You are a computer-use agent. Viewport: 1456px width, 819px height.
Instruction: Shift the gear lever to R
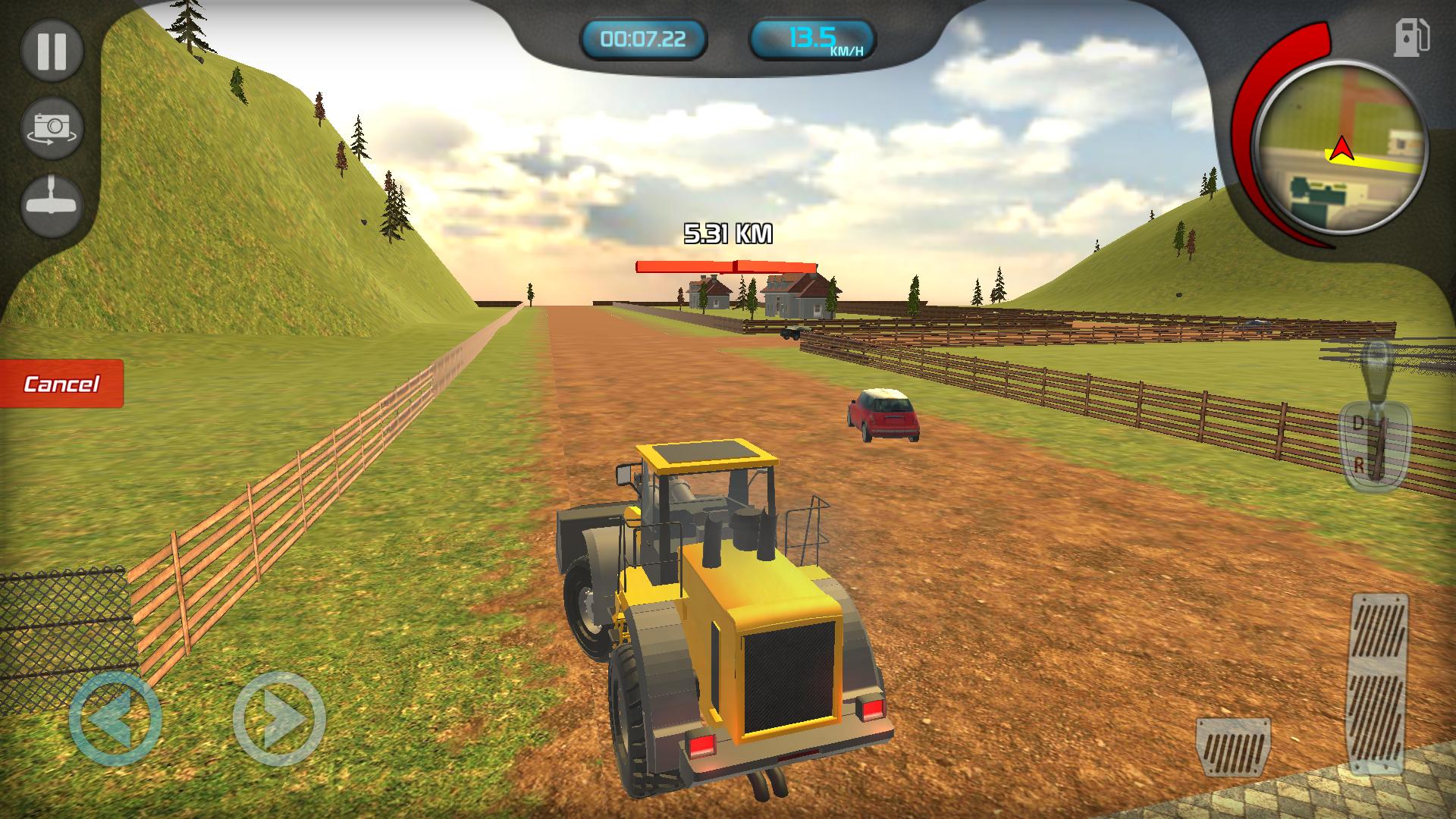pyautogui.click(x=1360, y=466)
